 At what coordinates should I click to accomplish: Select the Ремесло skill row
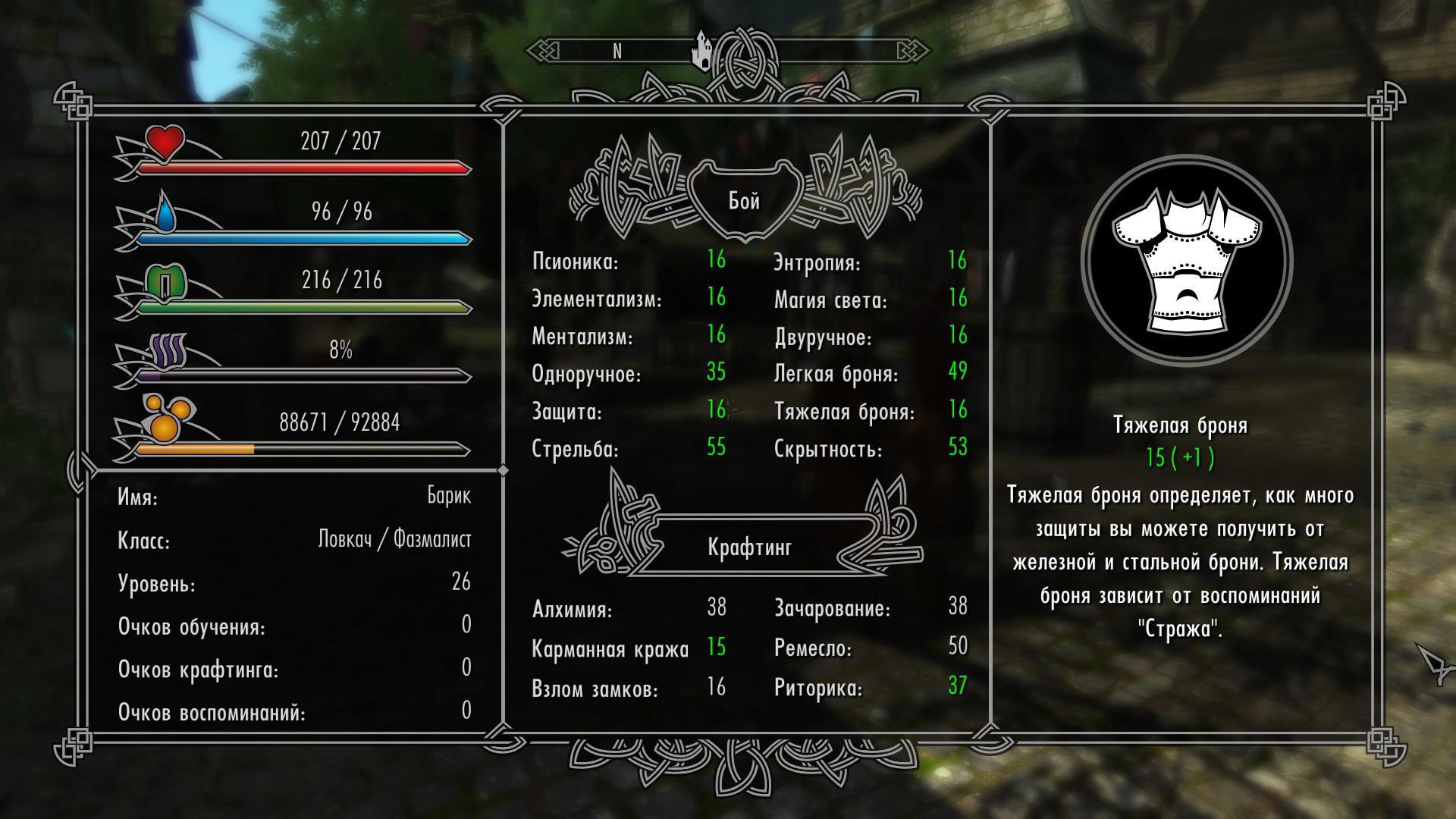813,648
